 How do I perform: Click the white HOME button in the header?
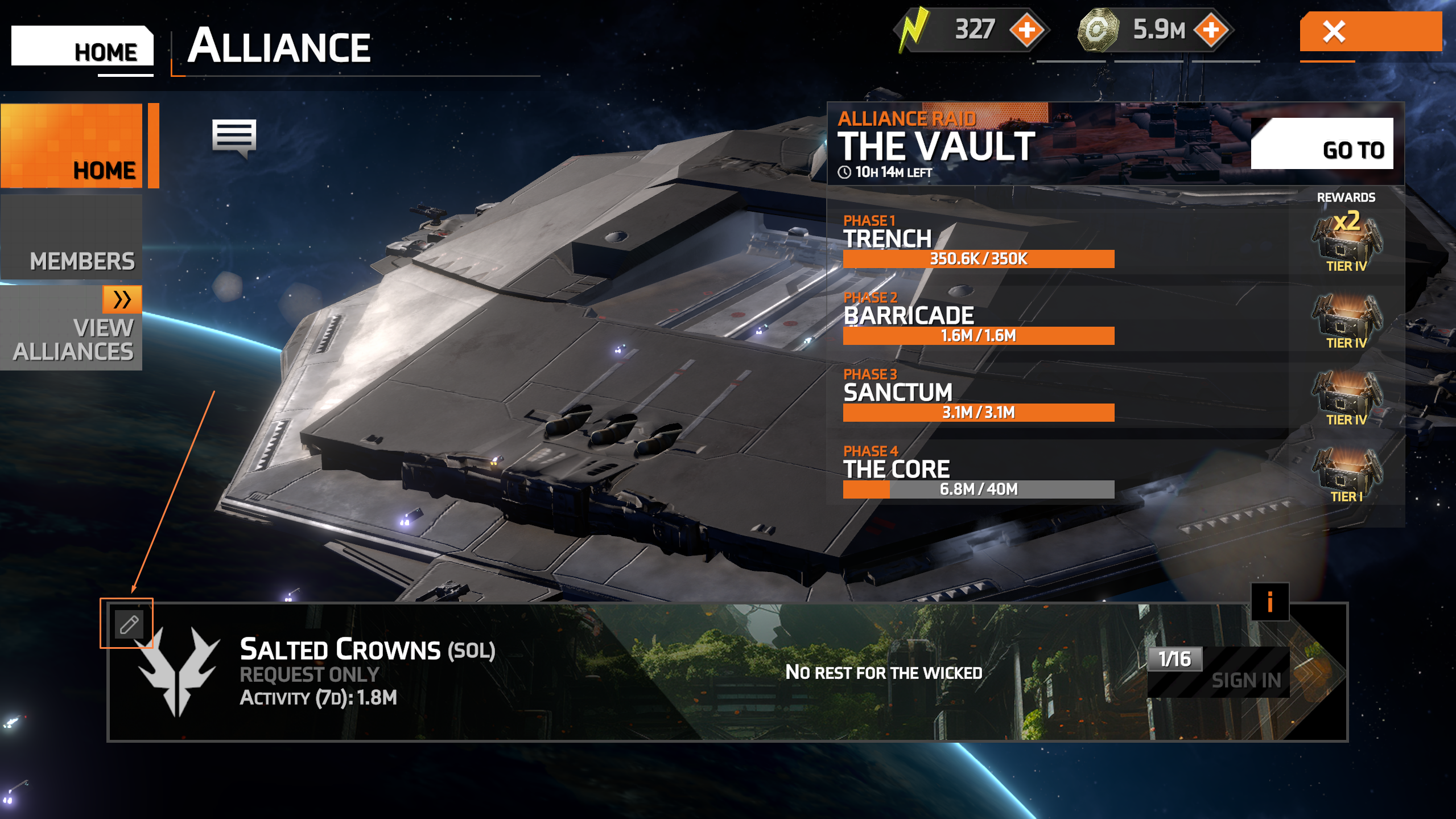[83, 47]
